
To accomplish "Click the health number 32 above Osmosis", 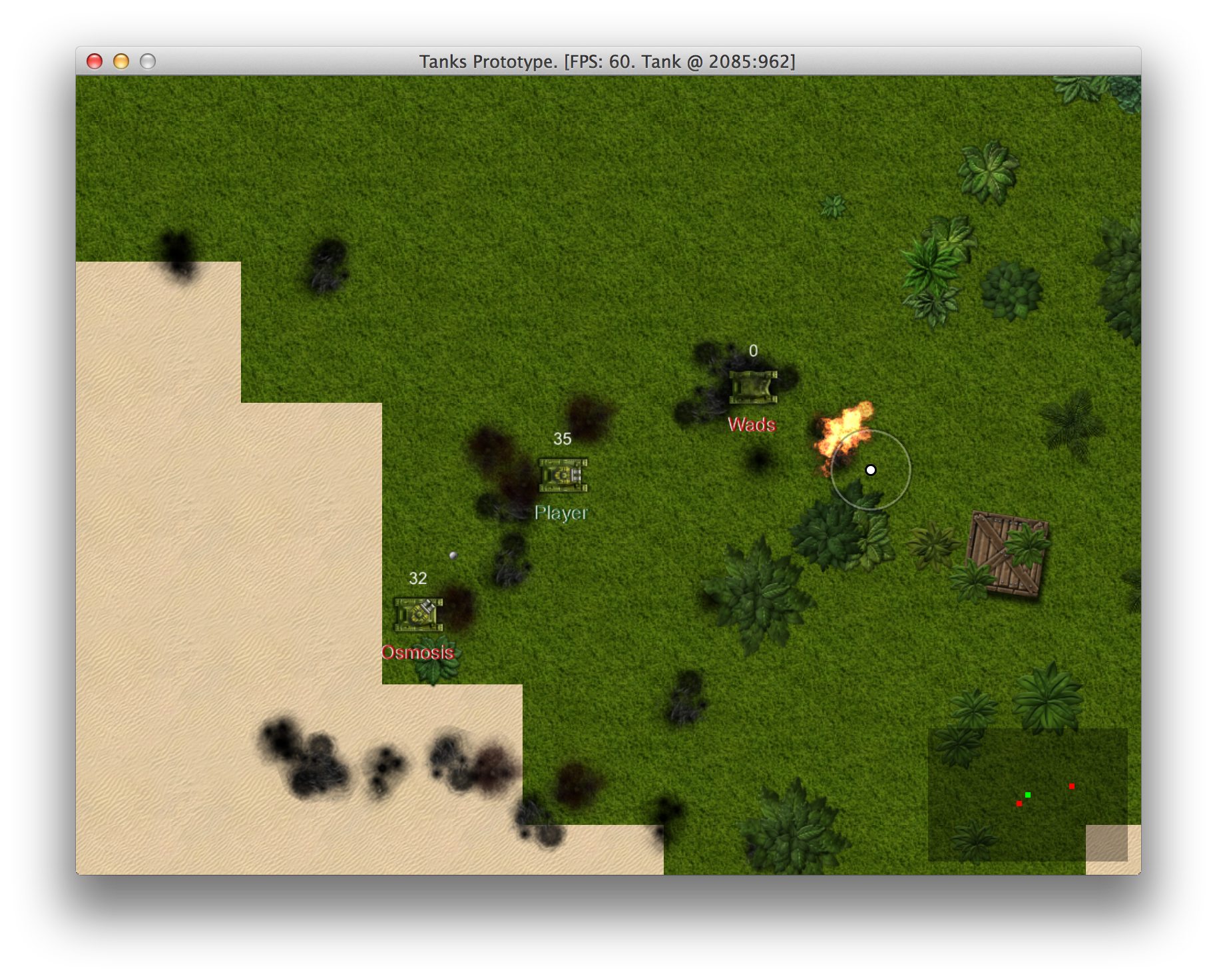I will pos(418,579).
